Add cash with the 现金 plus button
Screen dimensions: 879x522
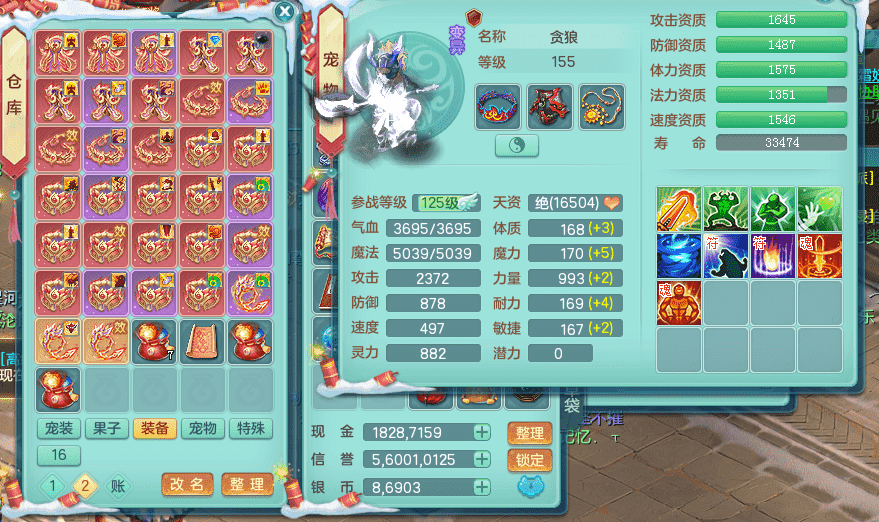[x=482, y=432]
